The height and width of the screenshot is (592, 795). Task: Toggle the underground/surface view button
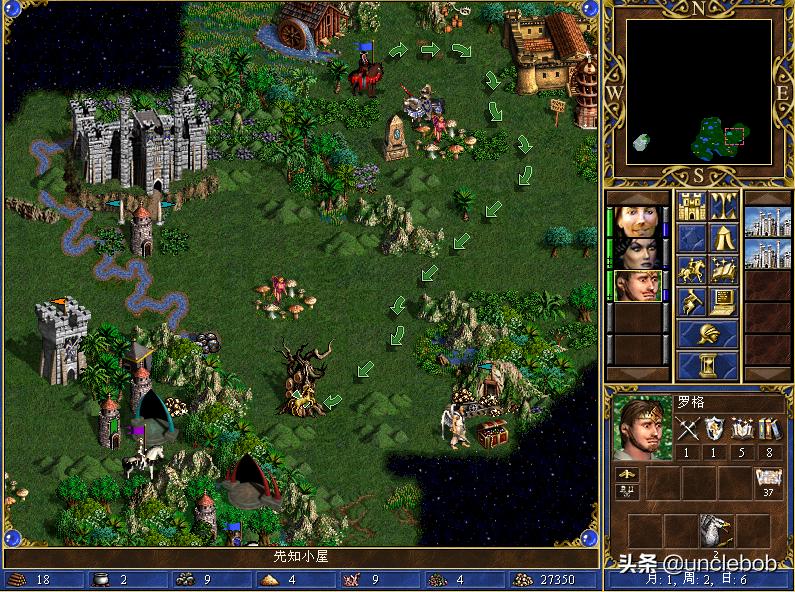pyautogui.click(x=724, y=206)
